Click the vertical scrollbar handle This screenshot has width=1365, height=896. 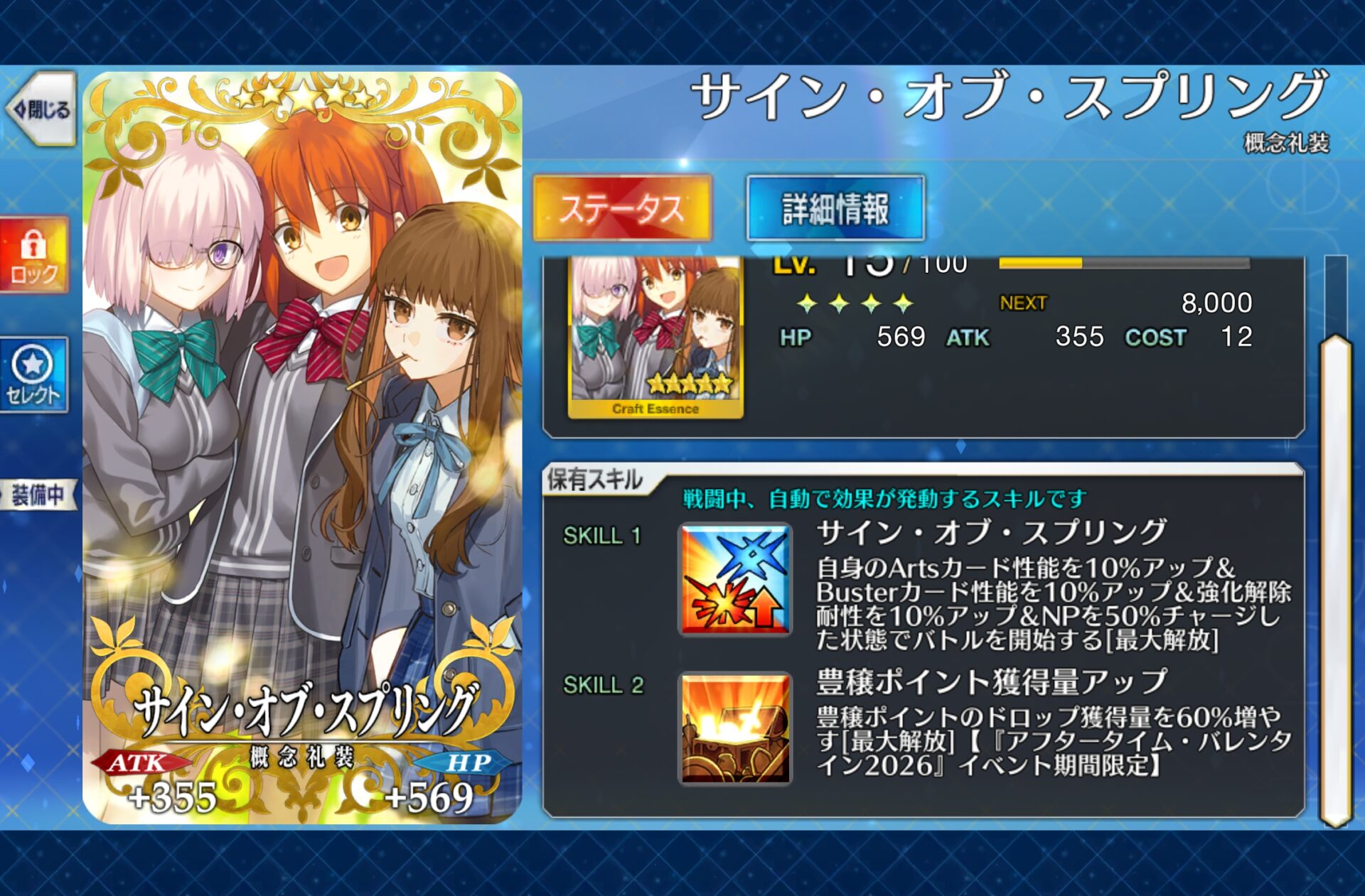point(1335,579)
